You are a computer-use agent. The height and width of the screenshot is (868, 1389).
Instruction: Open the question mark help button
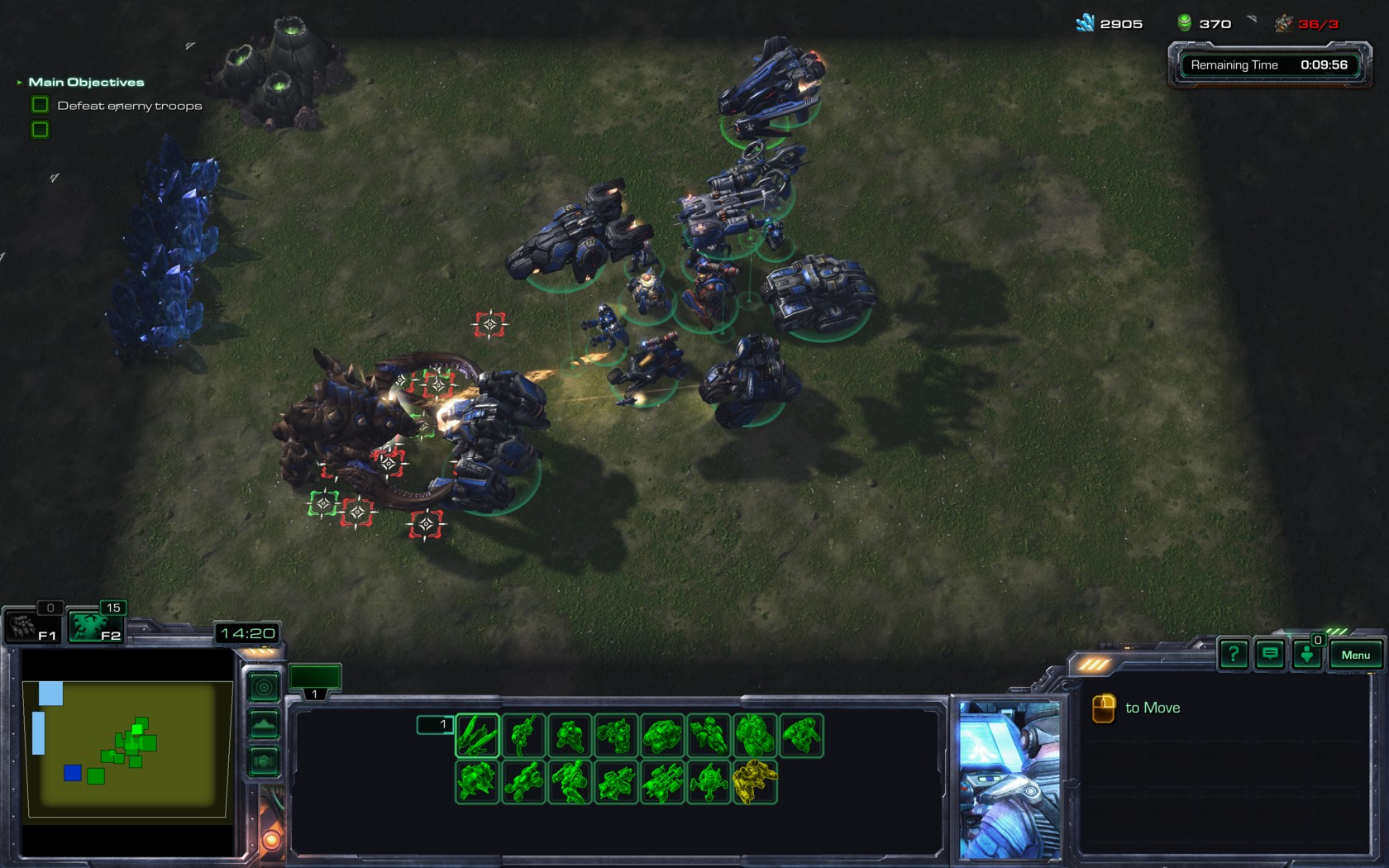(1233, 655)
